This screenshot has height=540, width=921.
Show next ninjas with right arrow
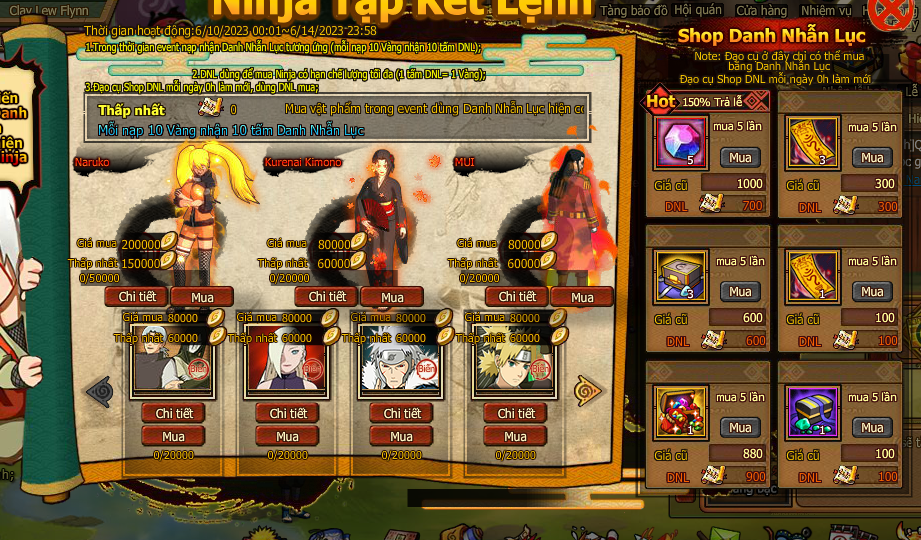pos(588,389)
